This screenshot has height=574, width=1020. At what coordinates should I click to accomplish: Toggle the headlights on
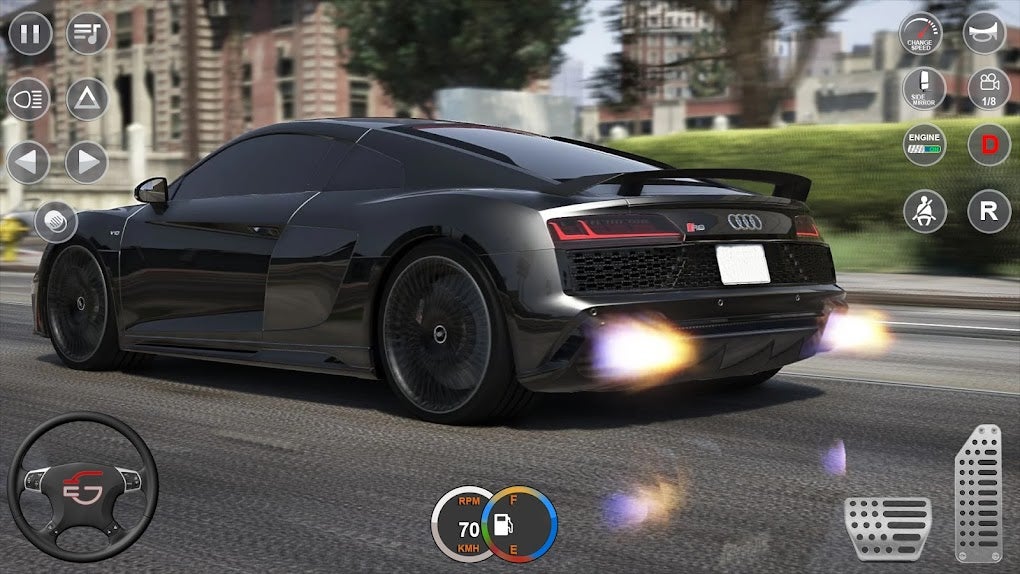pos(29,98)
